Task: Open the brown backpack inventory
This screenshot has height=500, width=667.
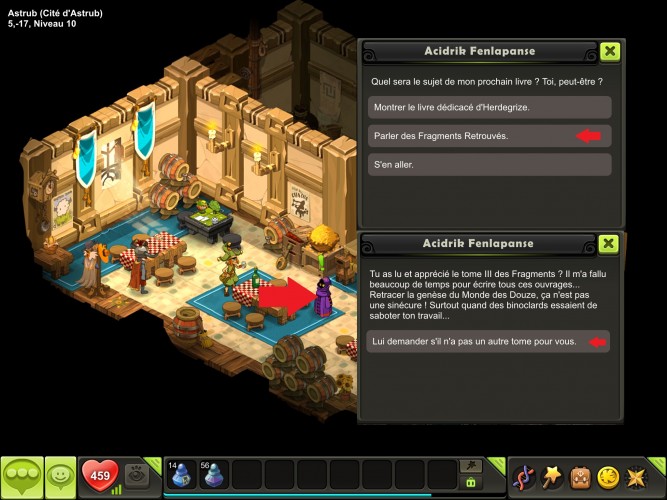Action: (580, 476)
